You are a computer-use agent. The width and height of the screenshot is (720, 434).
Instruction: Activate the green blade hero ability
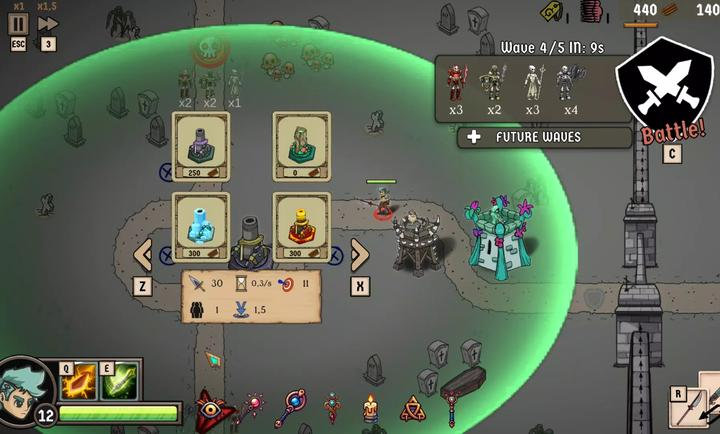(x=119, y=381)
